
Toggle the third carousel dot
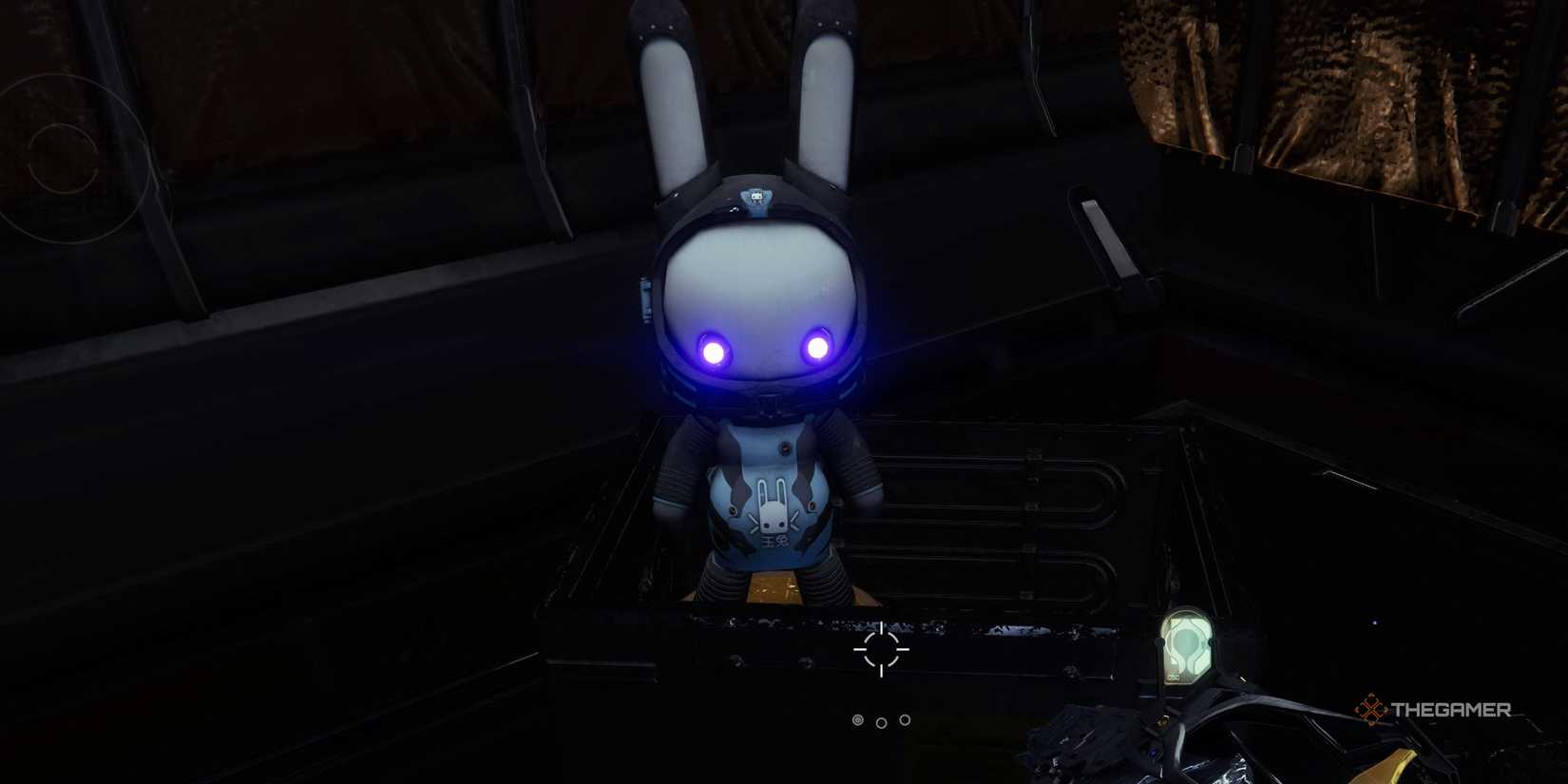pos(906,720)
